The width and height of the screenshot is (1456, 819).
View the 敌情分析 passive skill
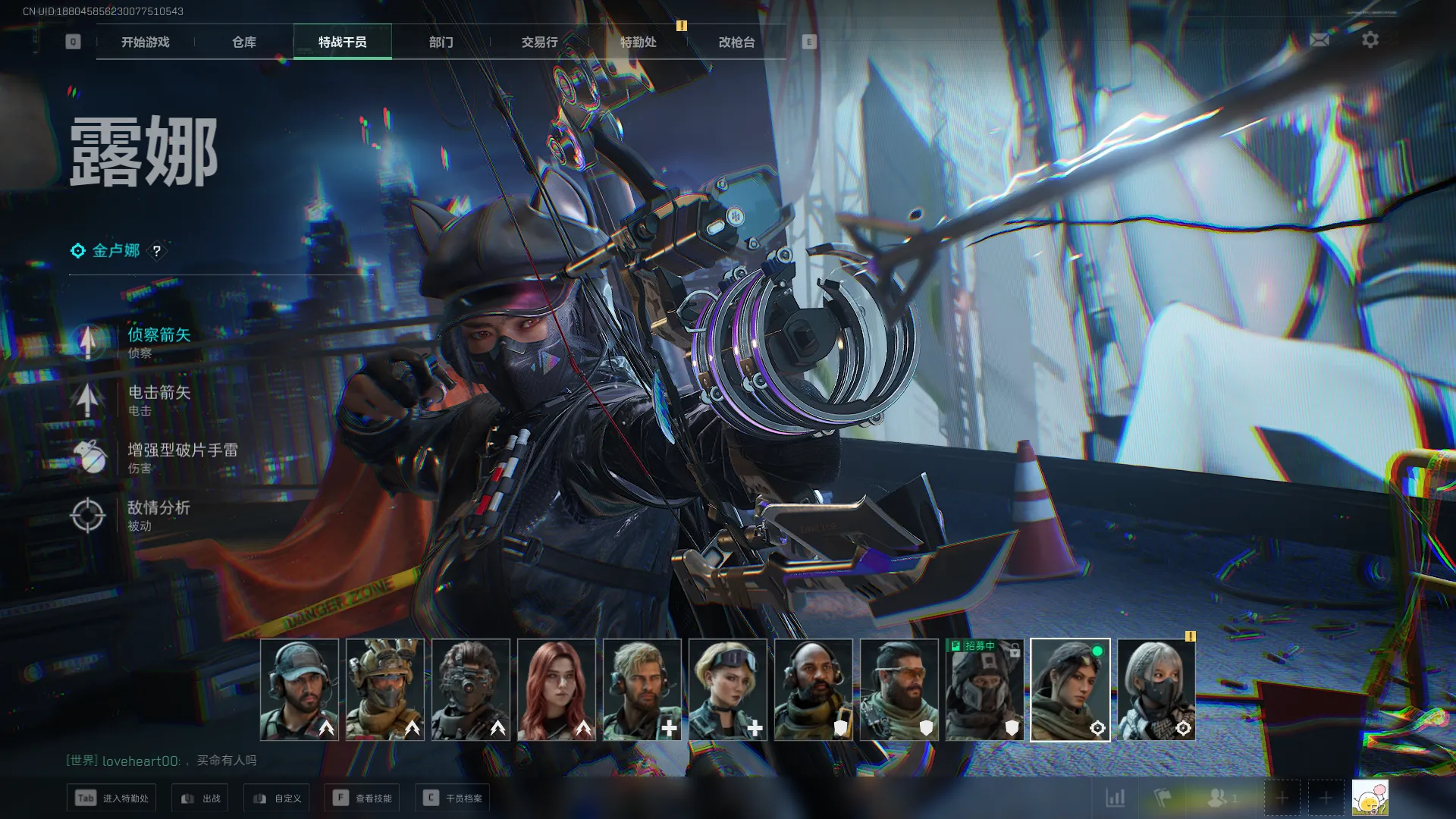[x=158, y=515]
